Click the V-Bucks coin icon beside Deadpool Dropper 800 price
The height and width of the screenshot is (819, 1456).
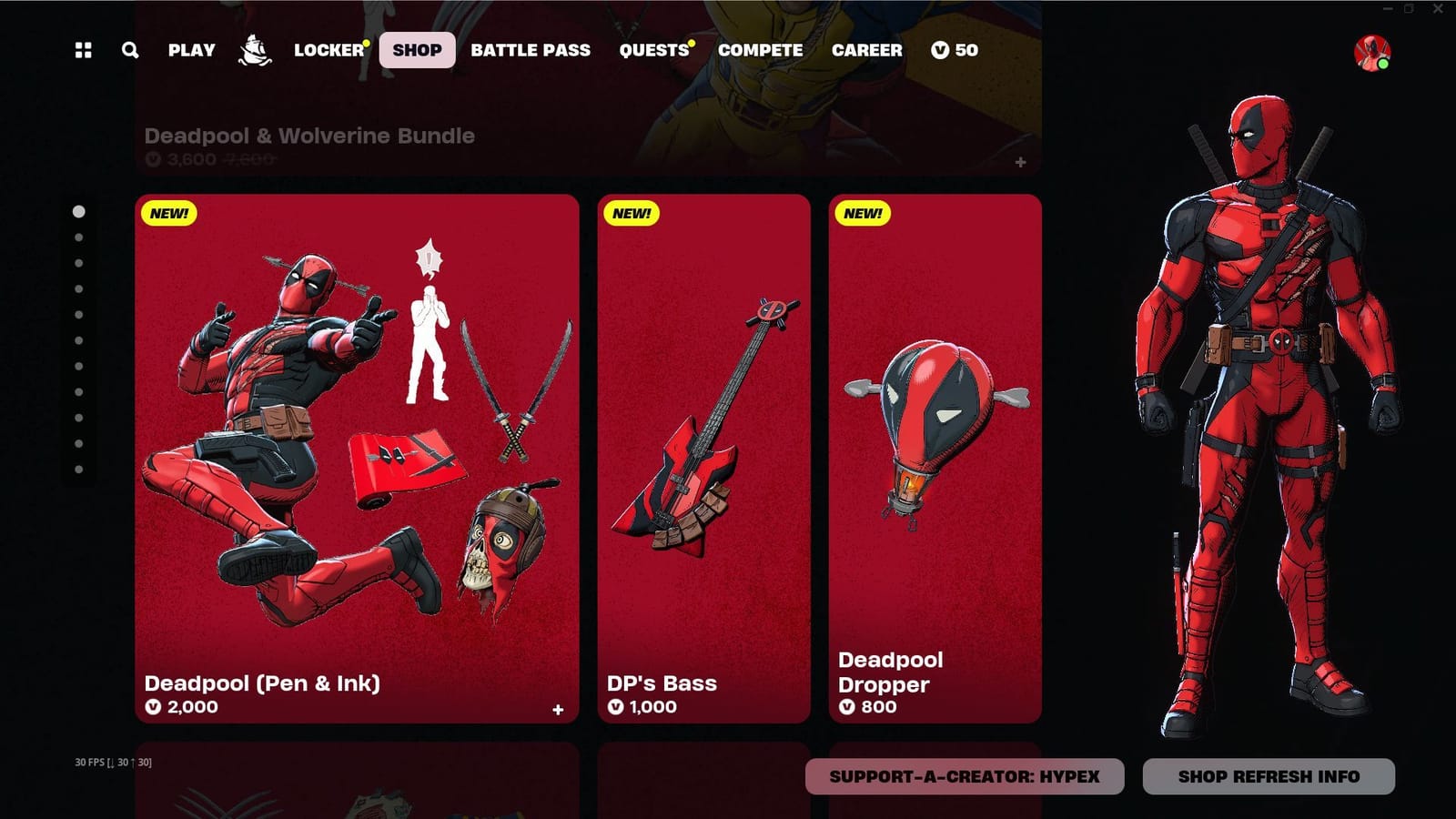(x=846, y=707)
